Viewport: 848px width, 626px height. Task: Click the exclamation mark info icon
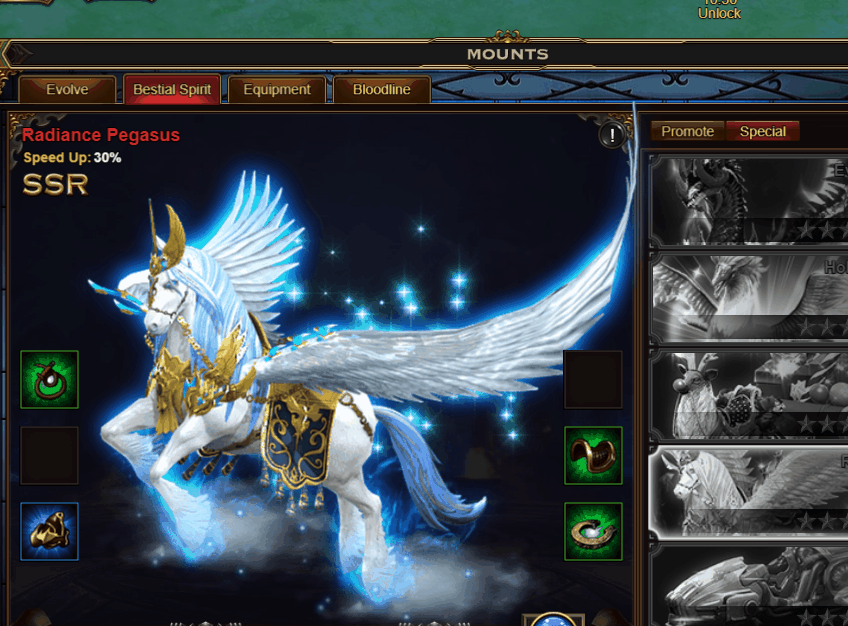click(612, 136)
